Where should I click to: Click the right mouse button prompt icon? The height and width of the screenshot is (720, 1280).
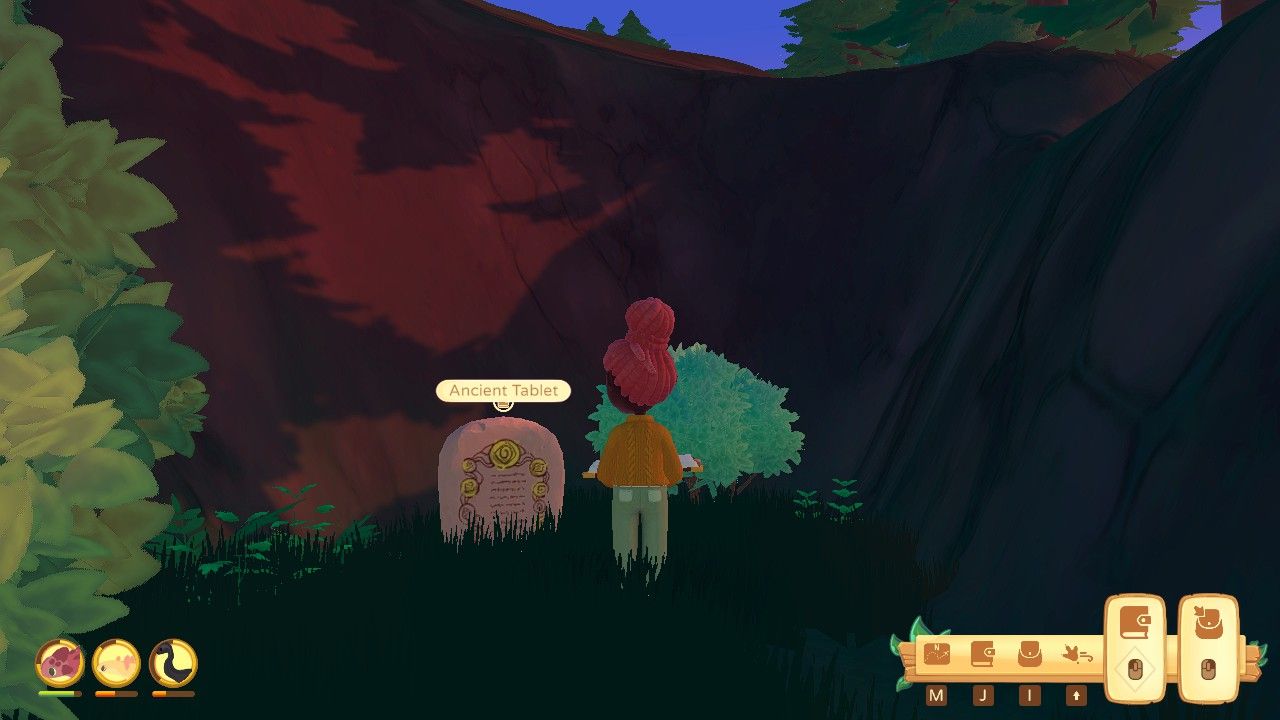[1210, 670]
